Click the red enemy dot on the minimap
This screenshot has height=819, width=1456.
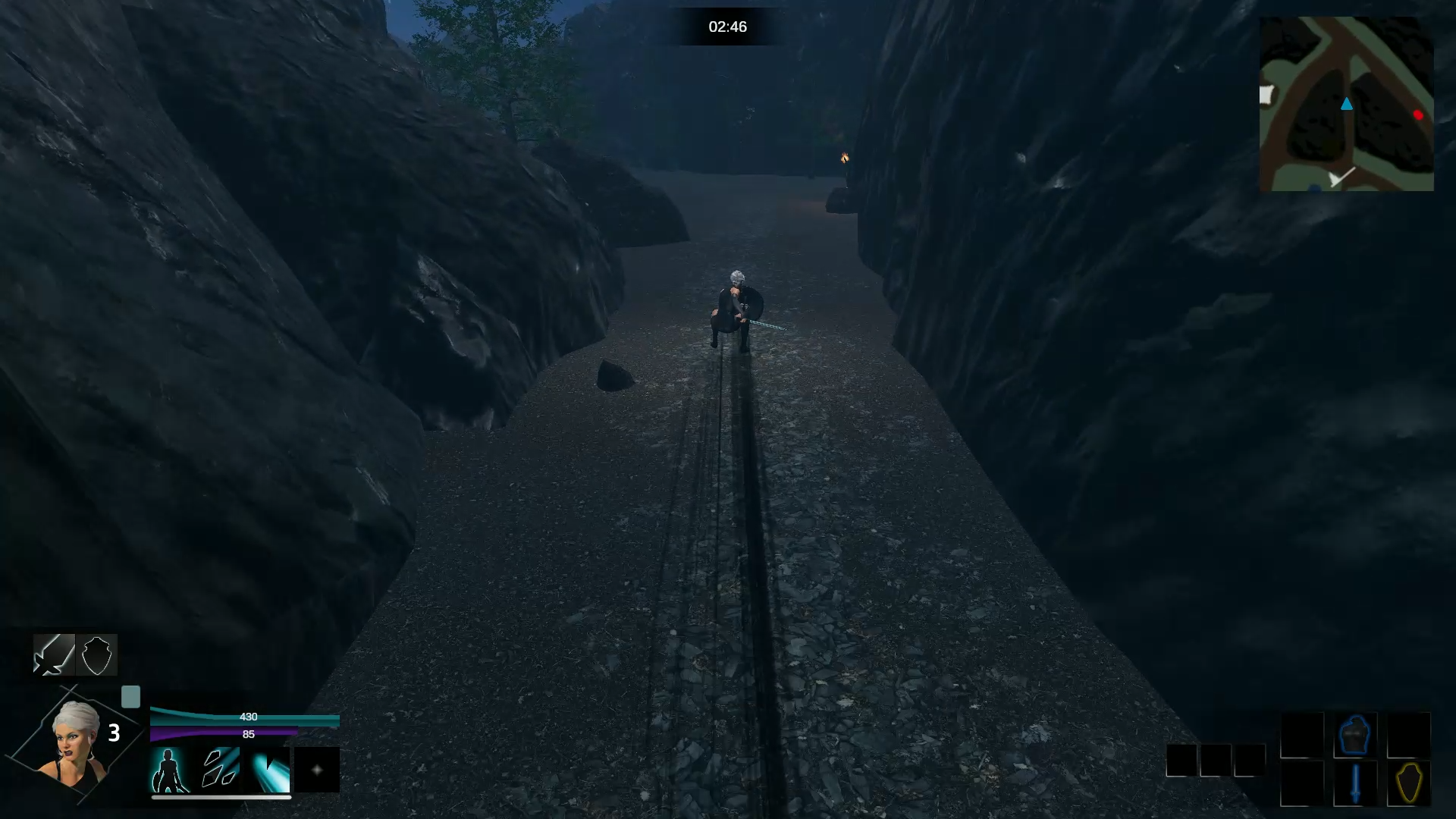click(x=1418, y=116)
